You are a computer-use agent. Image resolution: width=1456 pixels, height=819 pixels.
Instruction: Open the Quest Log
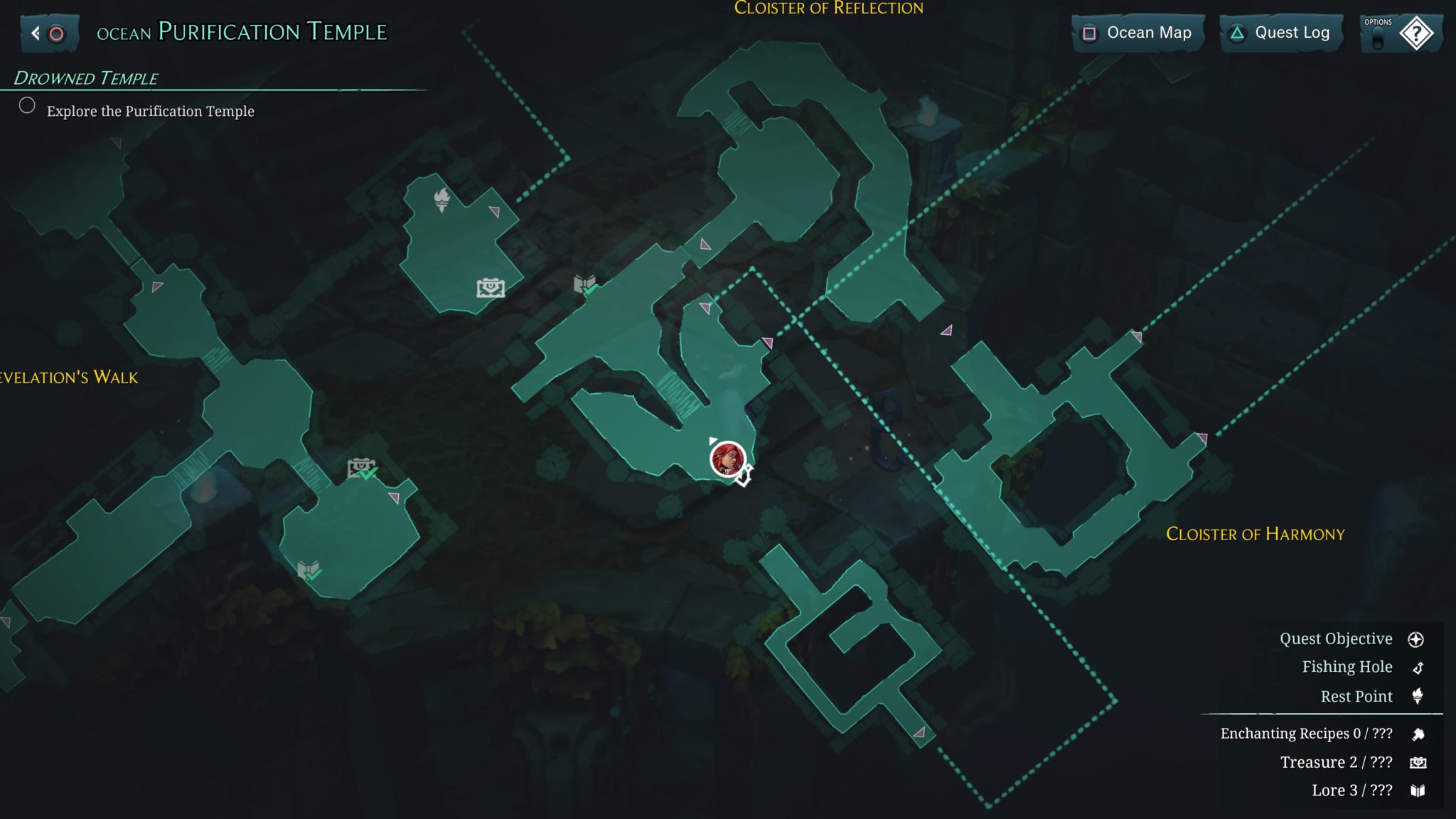[1280, 33]
